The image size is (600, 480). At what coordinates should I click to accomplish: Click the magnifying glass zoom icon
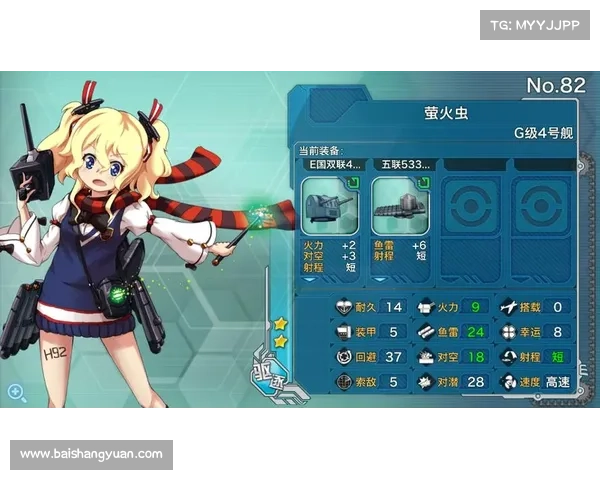(x=16, y=392)
